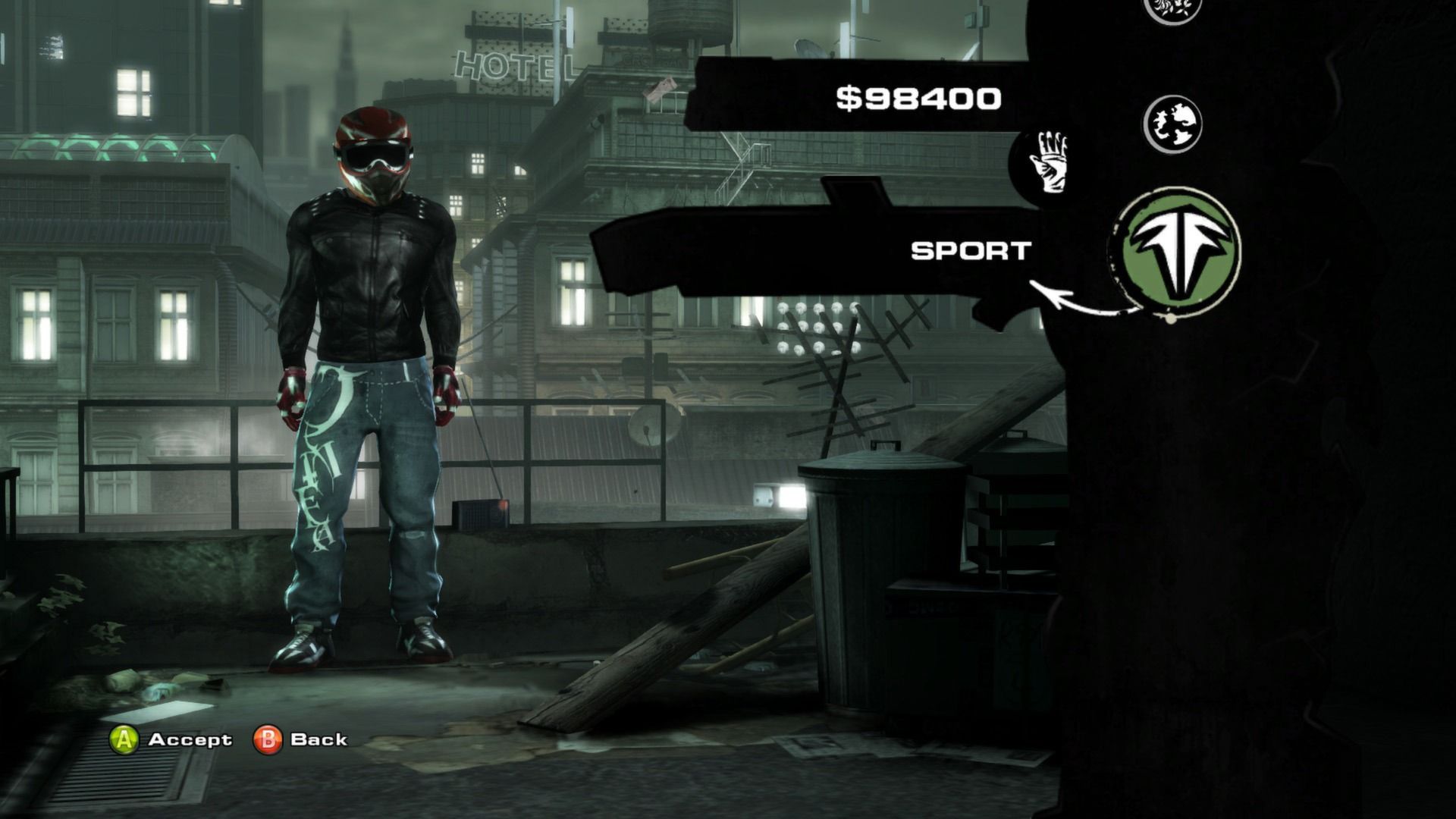1456x819 pixels.
Task: Toggle the character's leather jacket on
Action: point(364,281)
